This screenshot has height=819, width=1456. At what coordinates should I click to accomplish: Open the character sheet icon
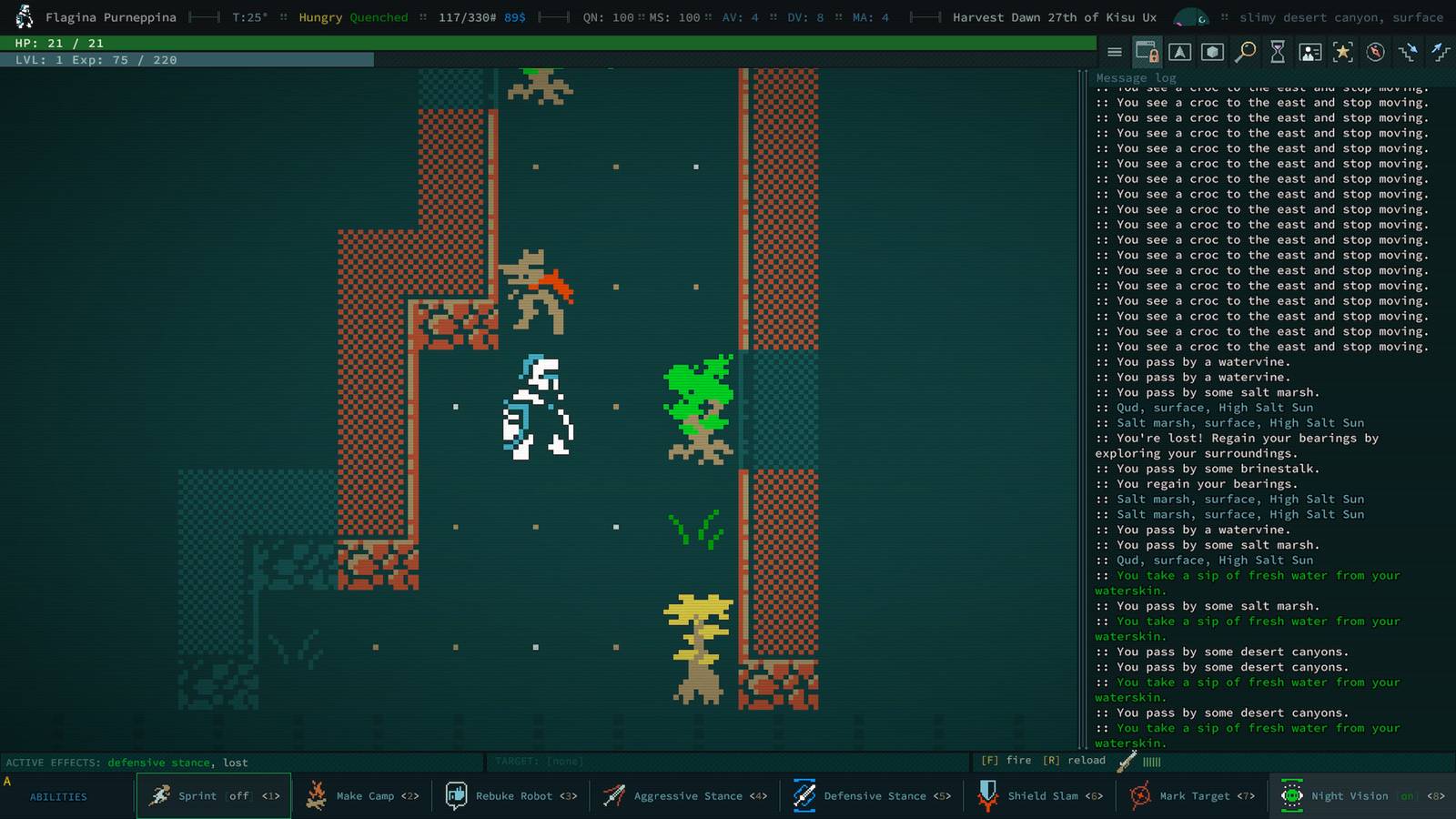tap(1309, 52)
